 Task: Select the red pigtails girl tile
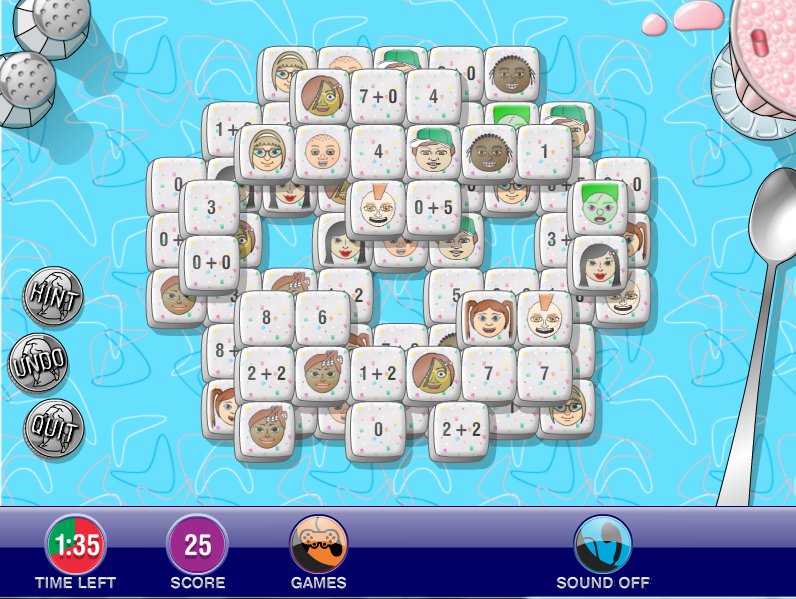click(489, 320)
